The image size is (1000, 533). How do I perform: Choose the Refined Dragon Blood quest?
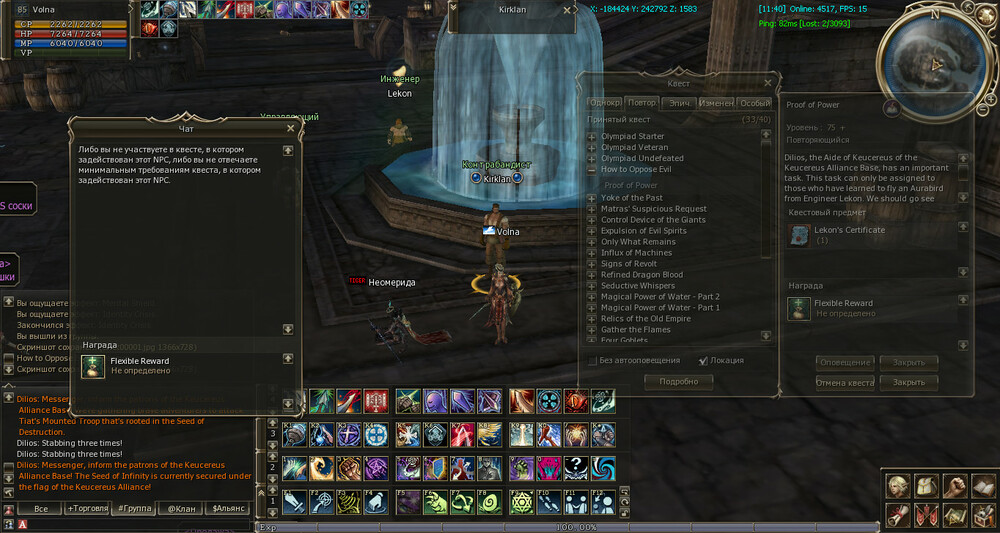641,275
